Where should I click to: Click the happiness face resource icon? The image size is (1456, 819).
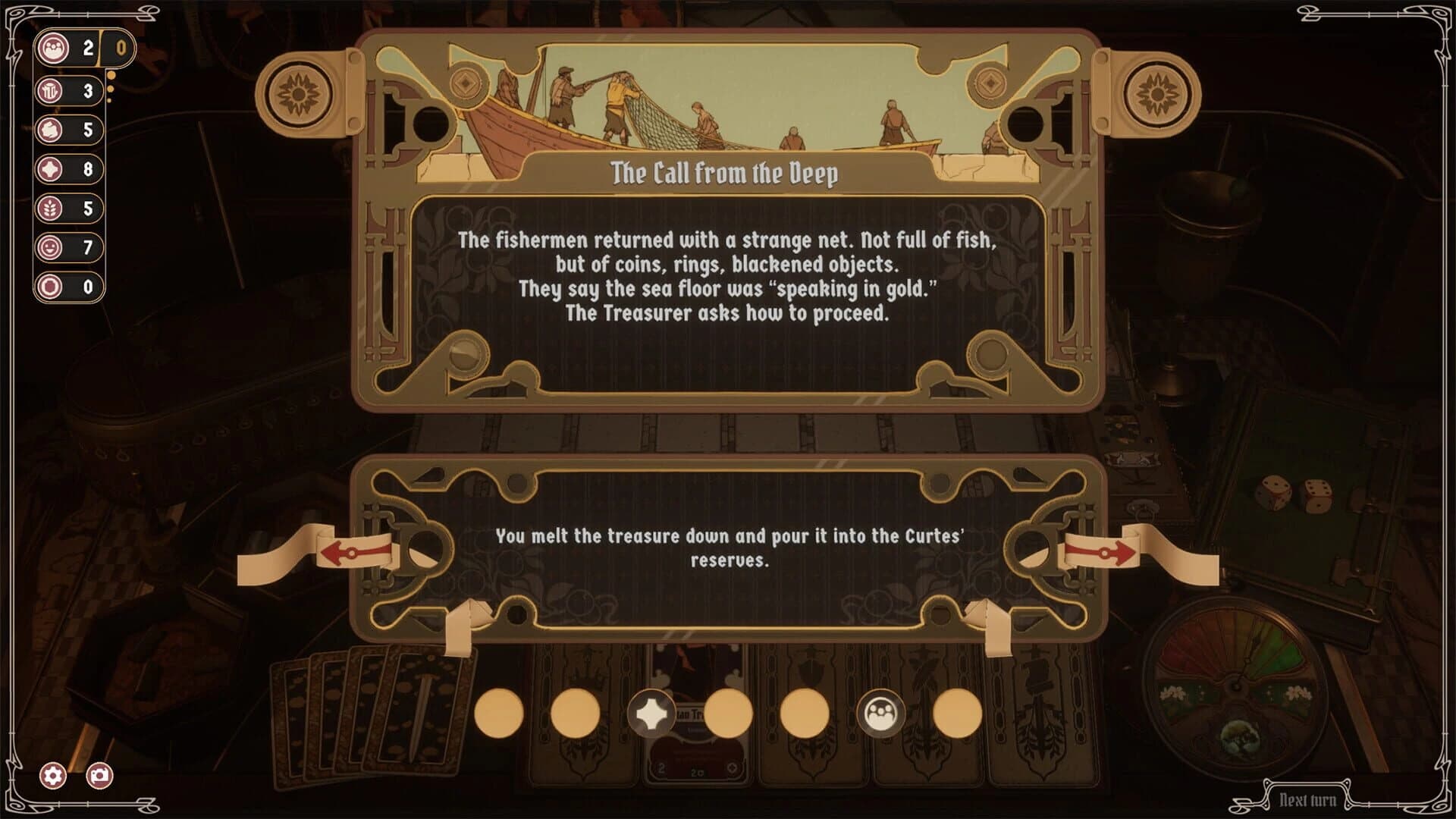point(52,246)
